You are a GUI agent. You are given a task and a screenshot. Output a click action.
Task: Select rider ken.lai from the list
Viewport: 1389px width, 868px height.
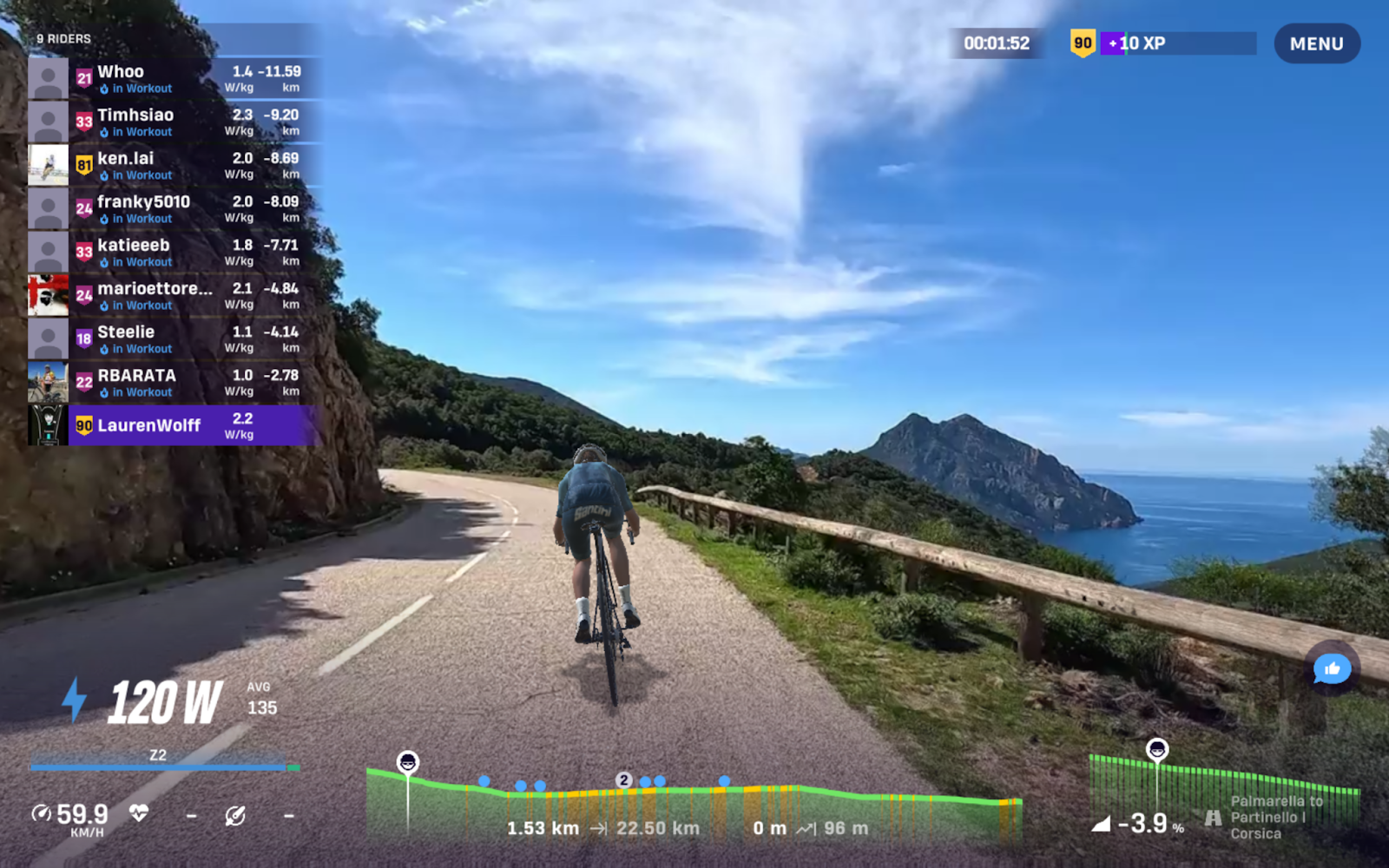127,158
